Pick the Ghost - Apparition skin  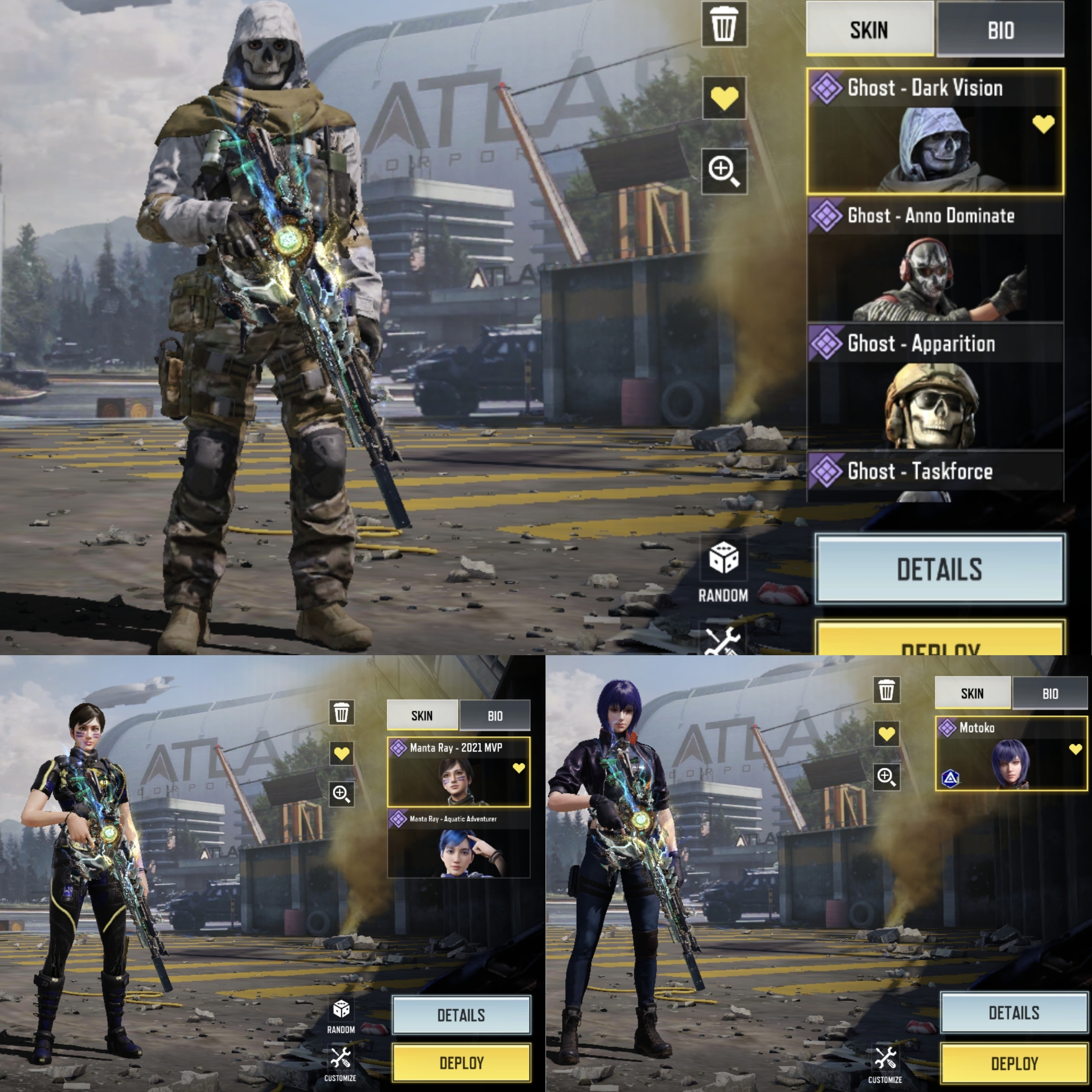point(935,388)
